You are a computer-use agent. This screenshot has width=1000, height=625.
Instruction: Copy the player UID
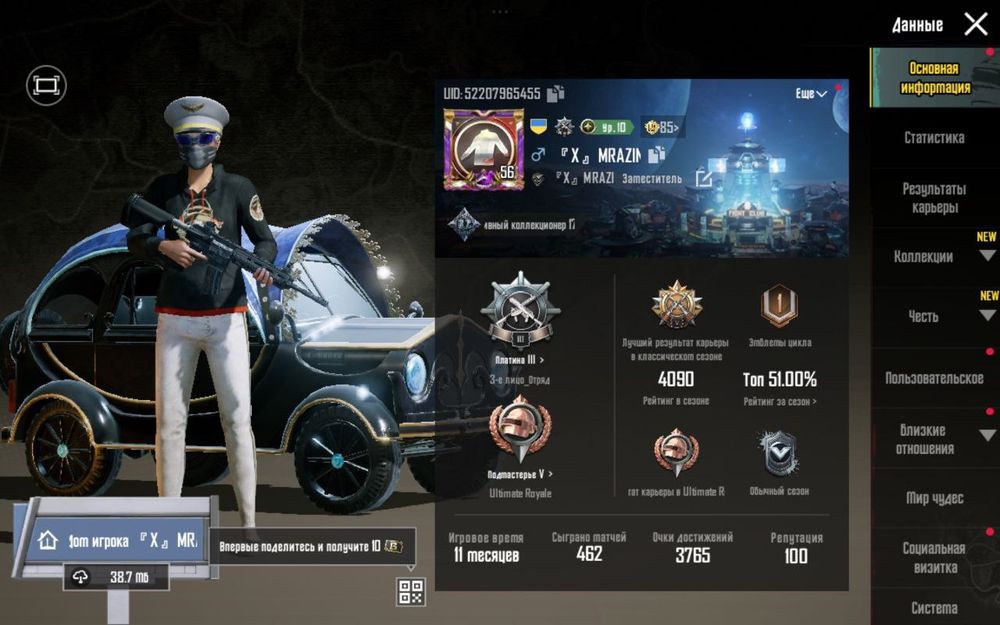pos(556,93)
